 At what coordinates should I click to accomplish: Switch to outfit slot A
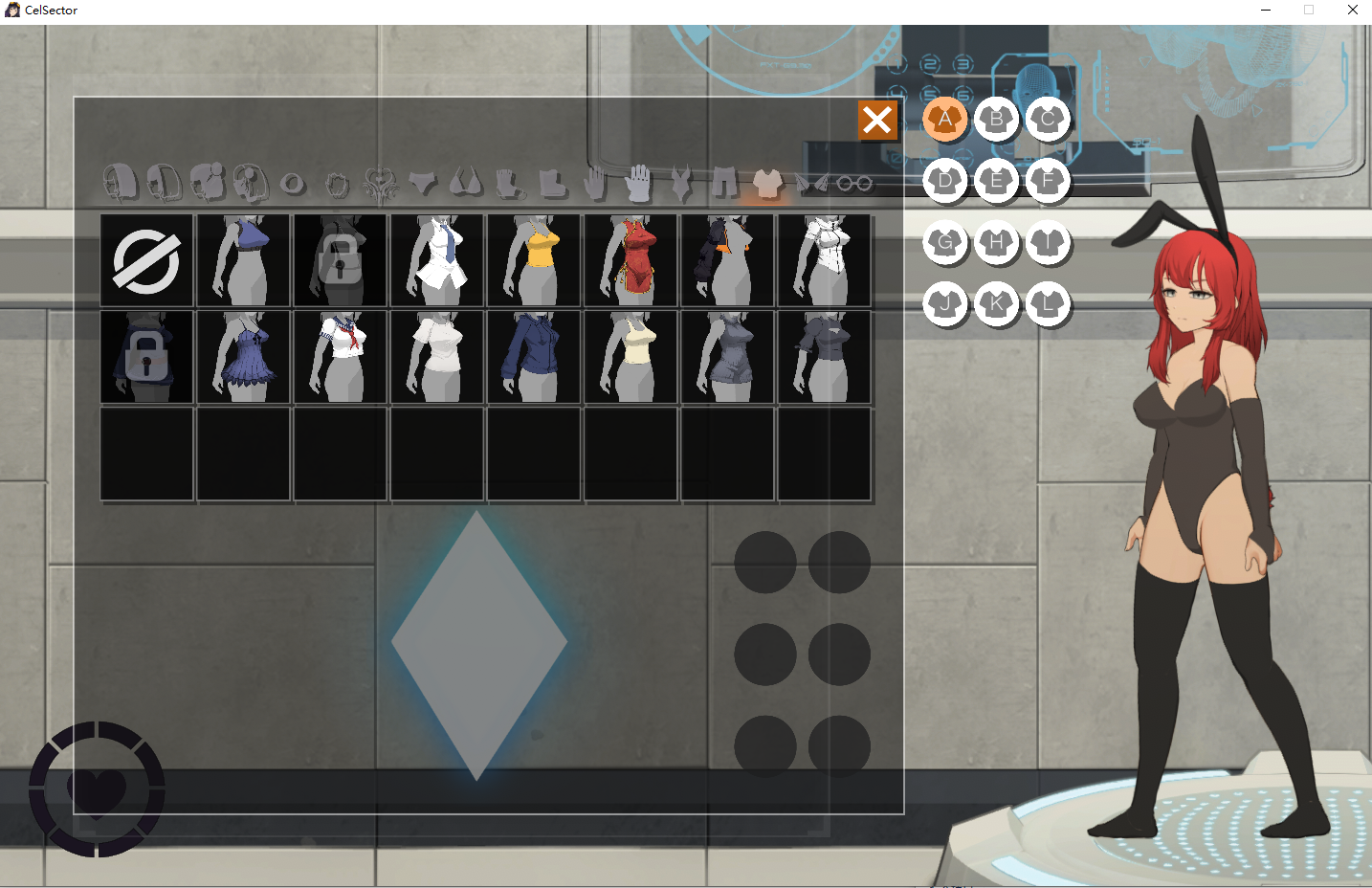[945, 120]
